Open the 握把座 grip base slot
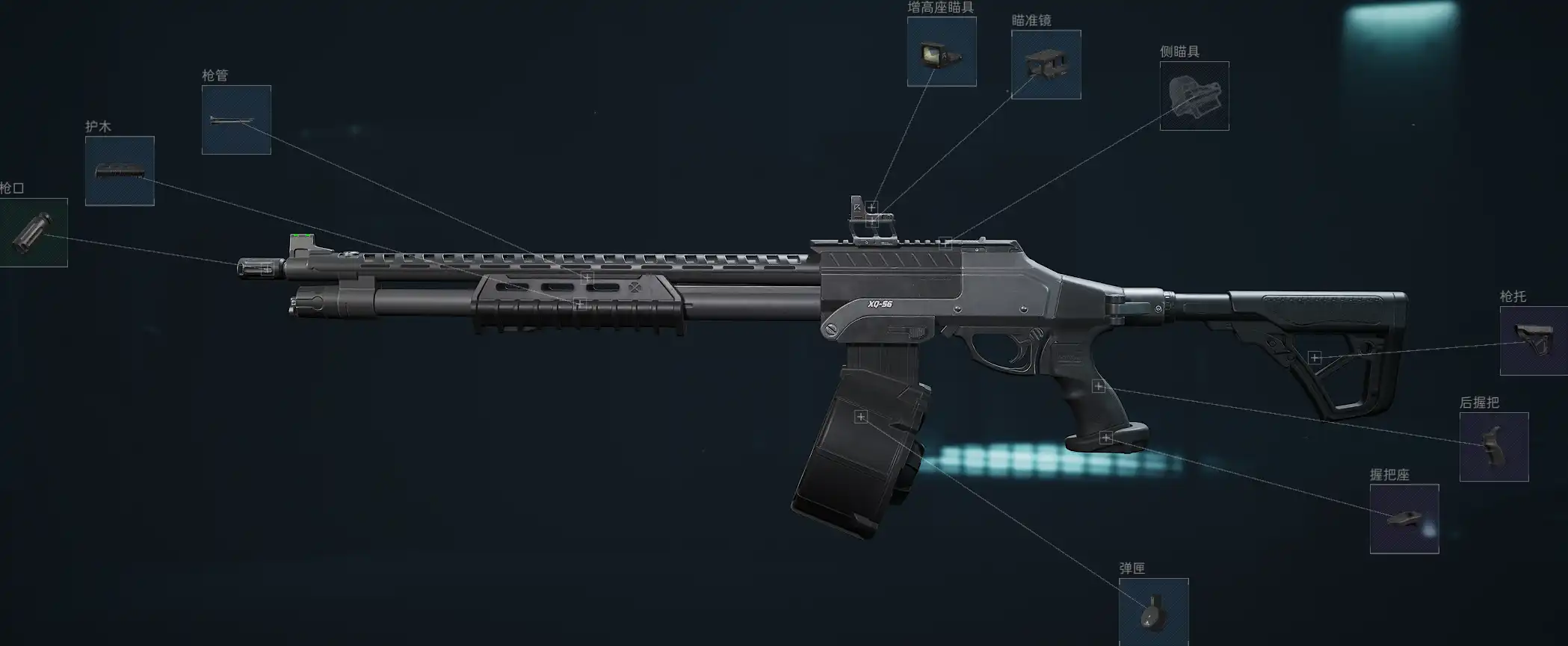The width and height of the screenshot is (1568, 646). [1404, 518]
